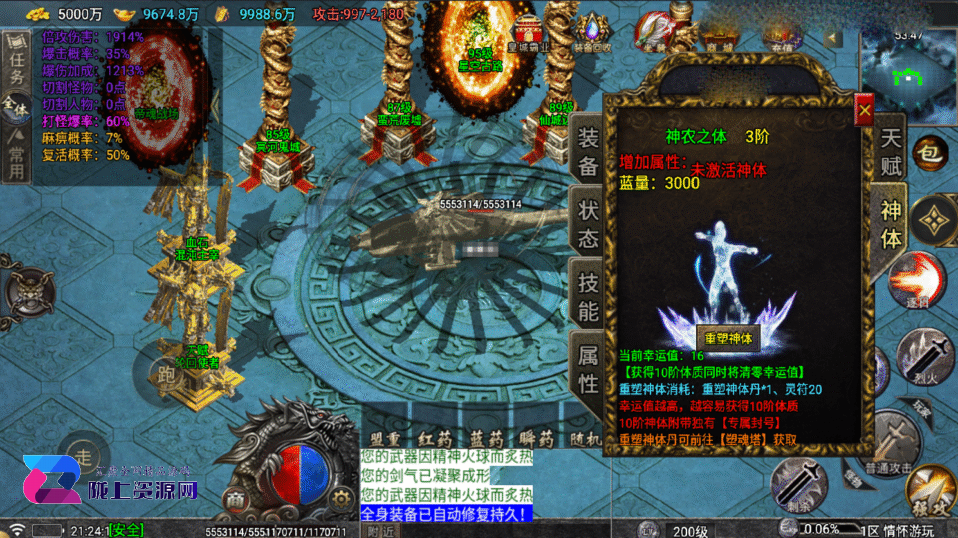Screen dimensions: 958x538
Task: Switch to the 装备 tab
Action: tap(588, 151)
